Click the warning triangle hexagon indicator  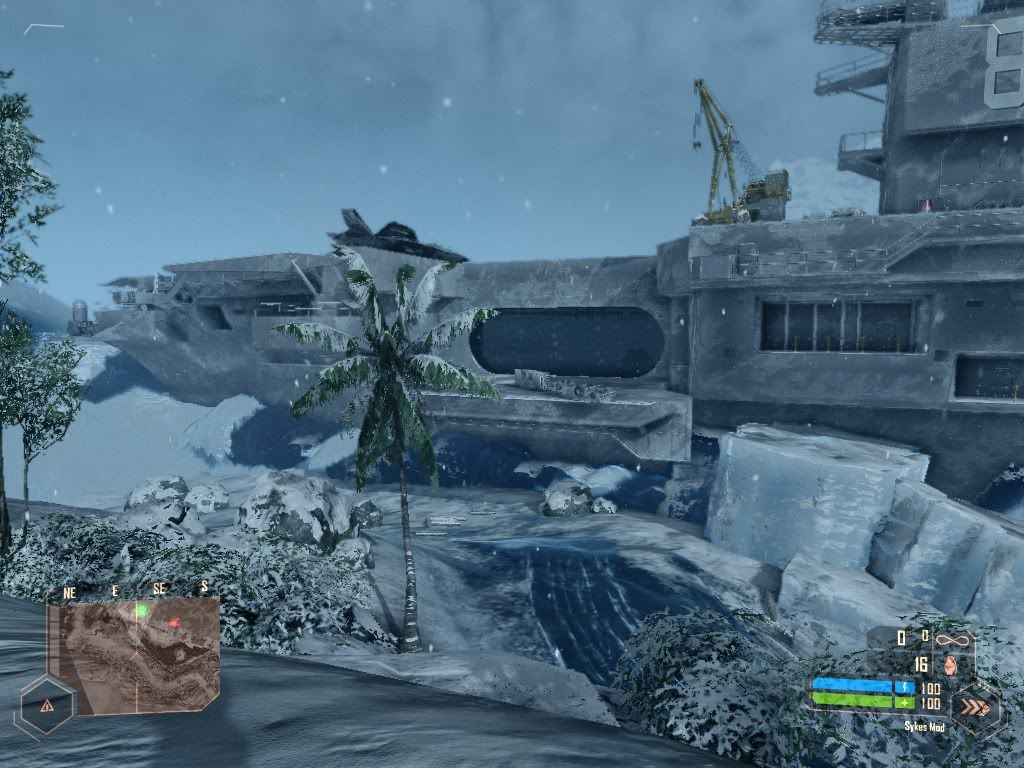tap(47, 705)
